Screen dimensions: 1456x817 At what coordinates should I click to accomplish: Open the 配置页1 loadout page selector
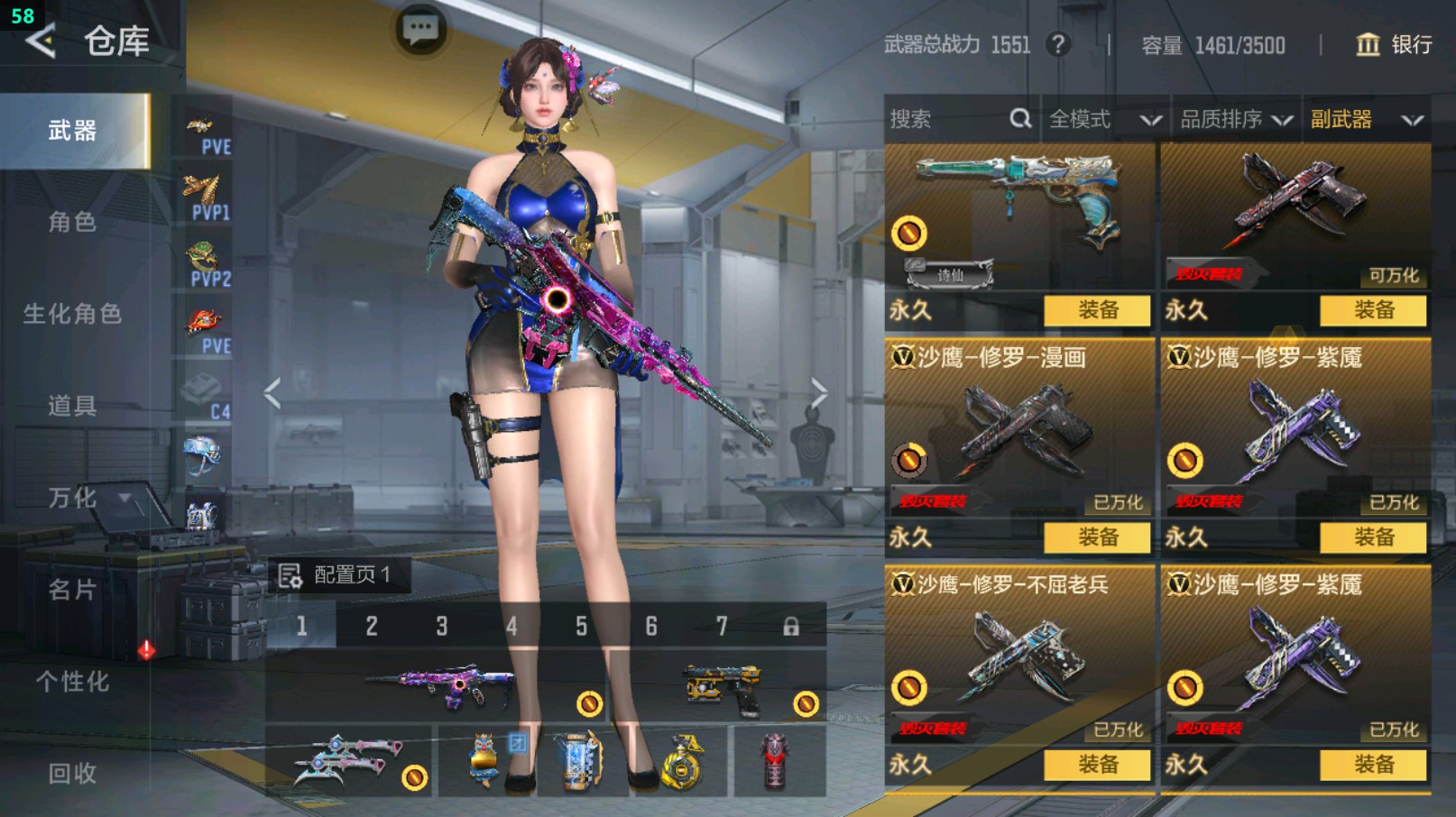pos(336,574)
